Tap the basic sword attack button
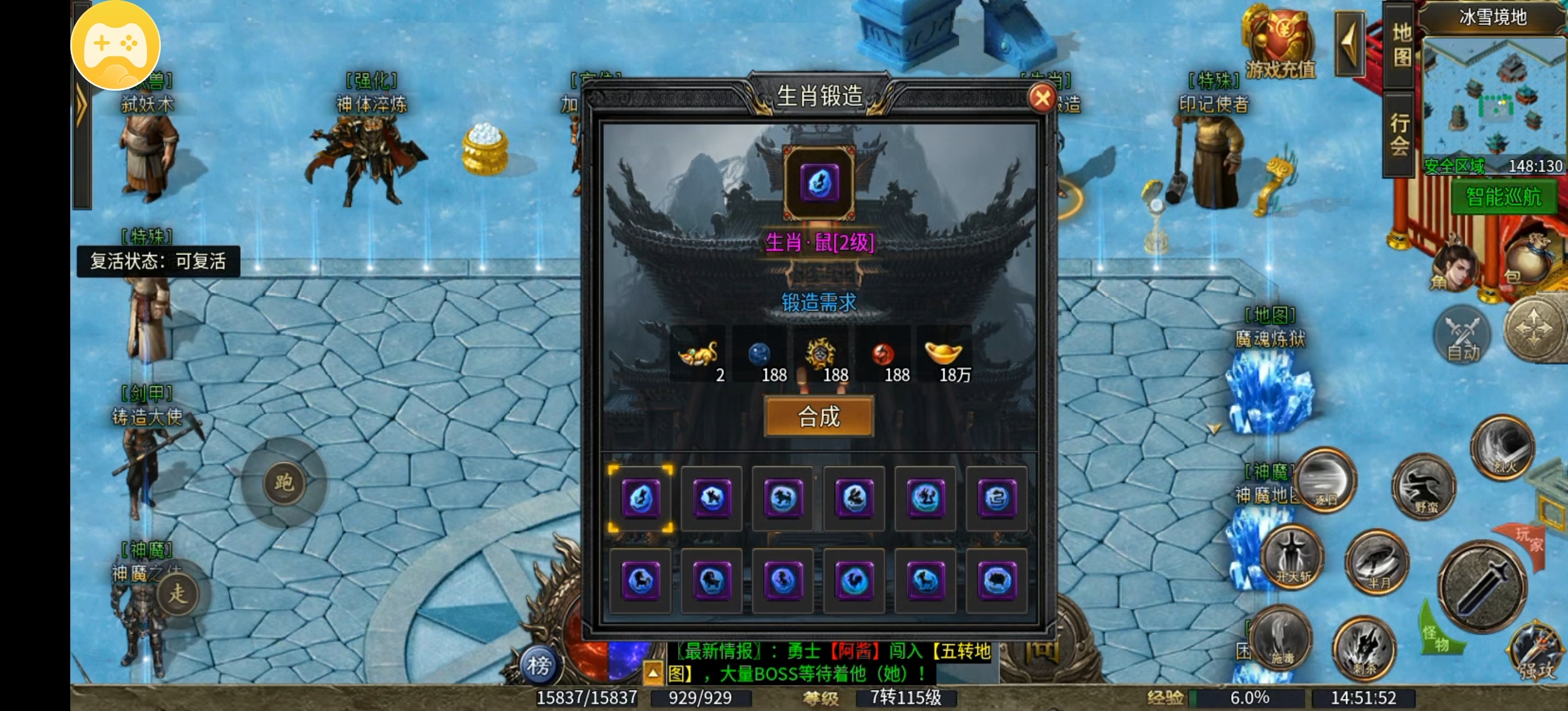The height and width of the screenshot is (711, 1568). [x=1482, y=587]
